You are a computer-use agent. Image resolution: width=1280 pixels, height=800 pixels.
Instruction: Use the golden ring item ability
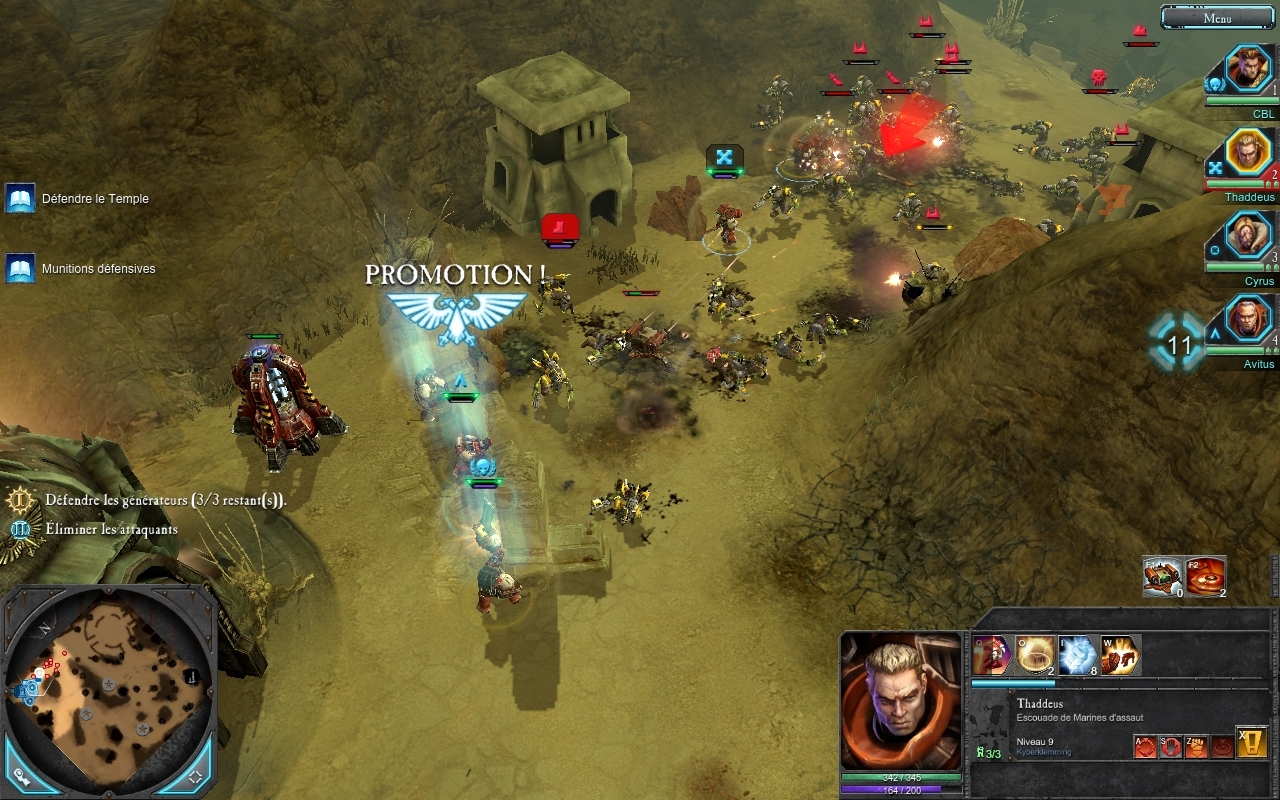click(x=1035, y=655)
